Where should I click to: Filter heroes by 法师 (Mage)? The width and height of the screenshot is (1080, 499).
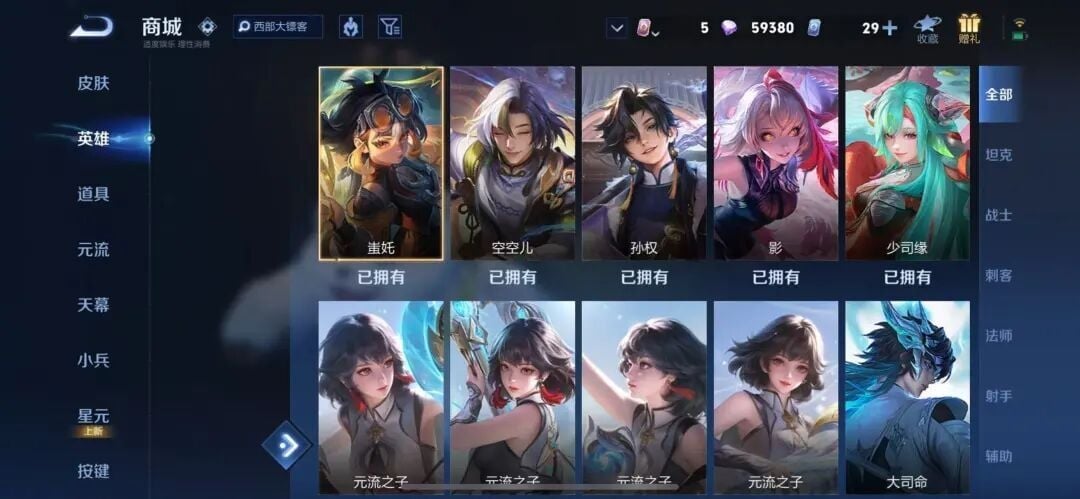pyautogui.click(x=999, y=335)
